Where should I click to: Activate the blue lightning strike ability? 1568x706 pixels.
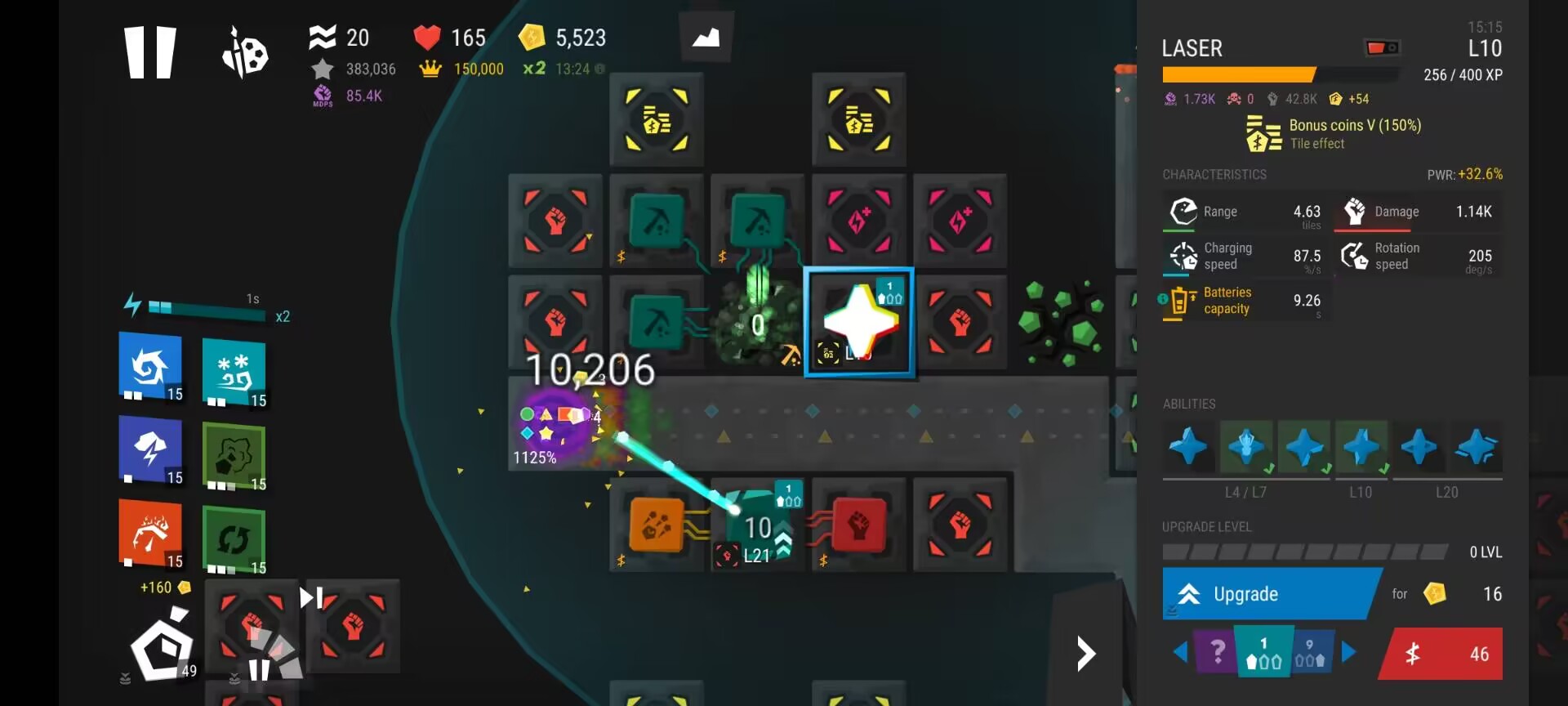pos(150,450)
